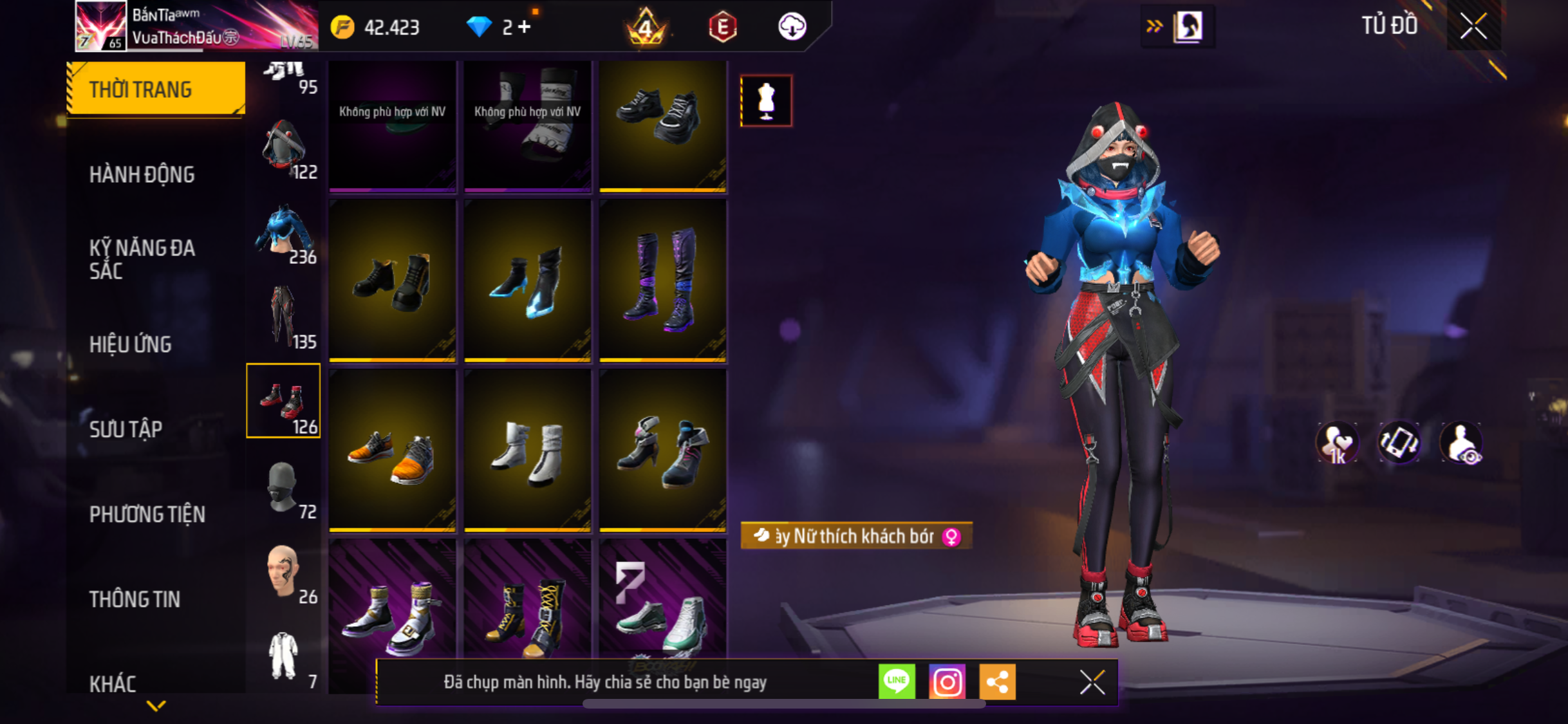This screenshot has height=724, width=1568.
Task: Share screenshot to Instagram
Action: click(x=947, y=682)
